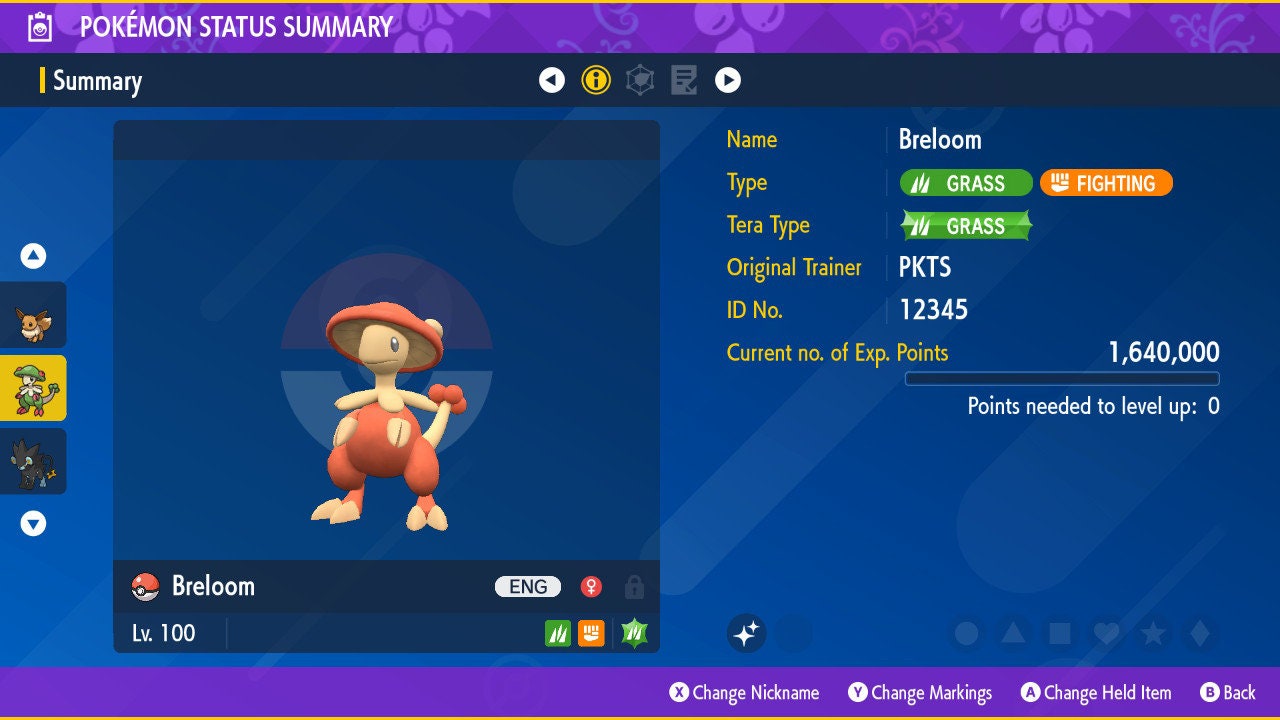Image resolution: width=1280 pixels, height=720 pixels.
Task: Toggle the heart marking
Action: tap(1106, 633)
